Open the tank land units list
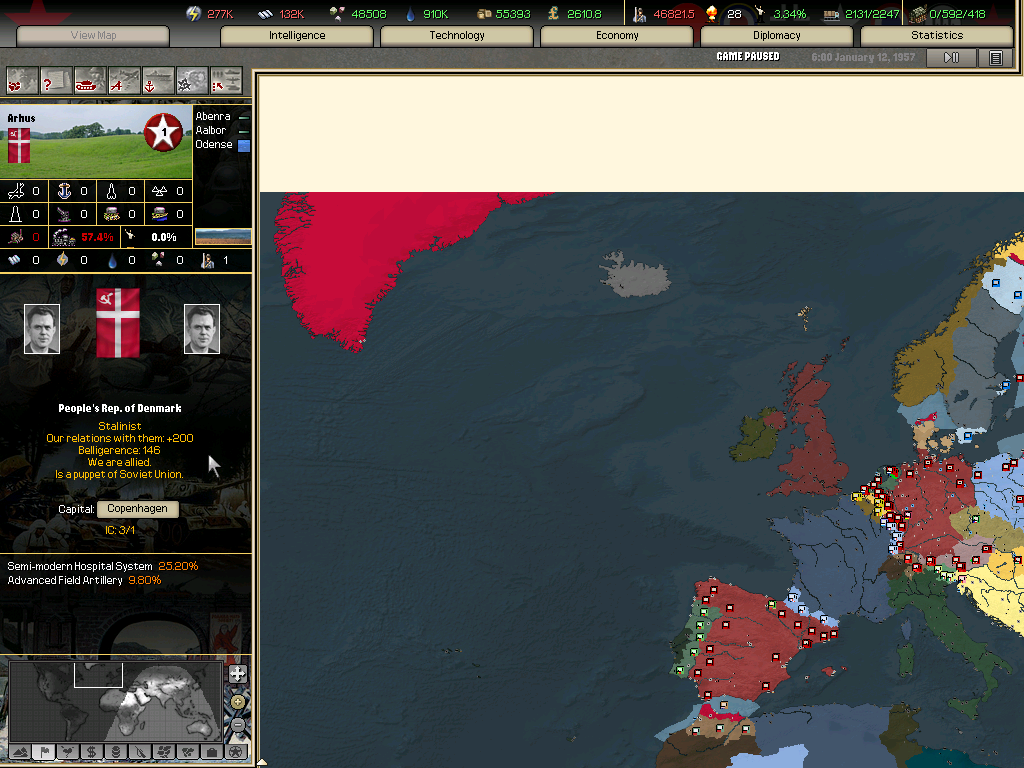Viewport: 1024px width, 768px height. point(90,80)
